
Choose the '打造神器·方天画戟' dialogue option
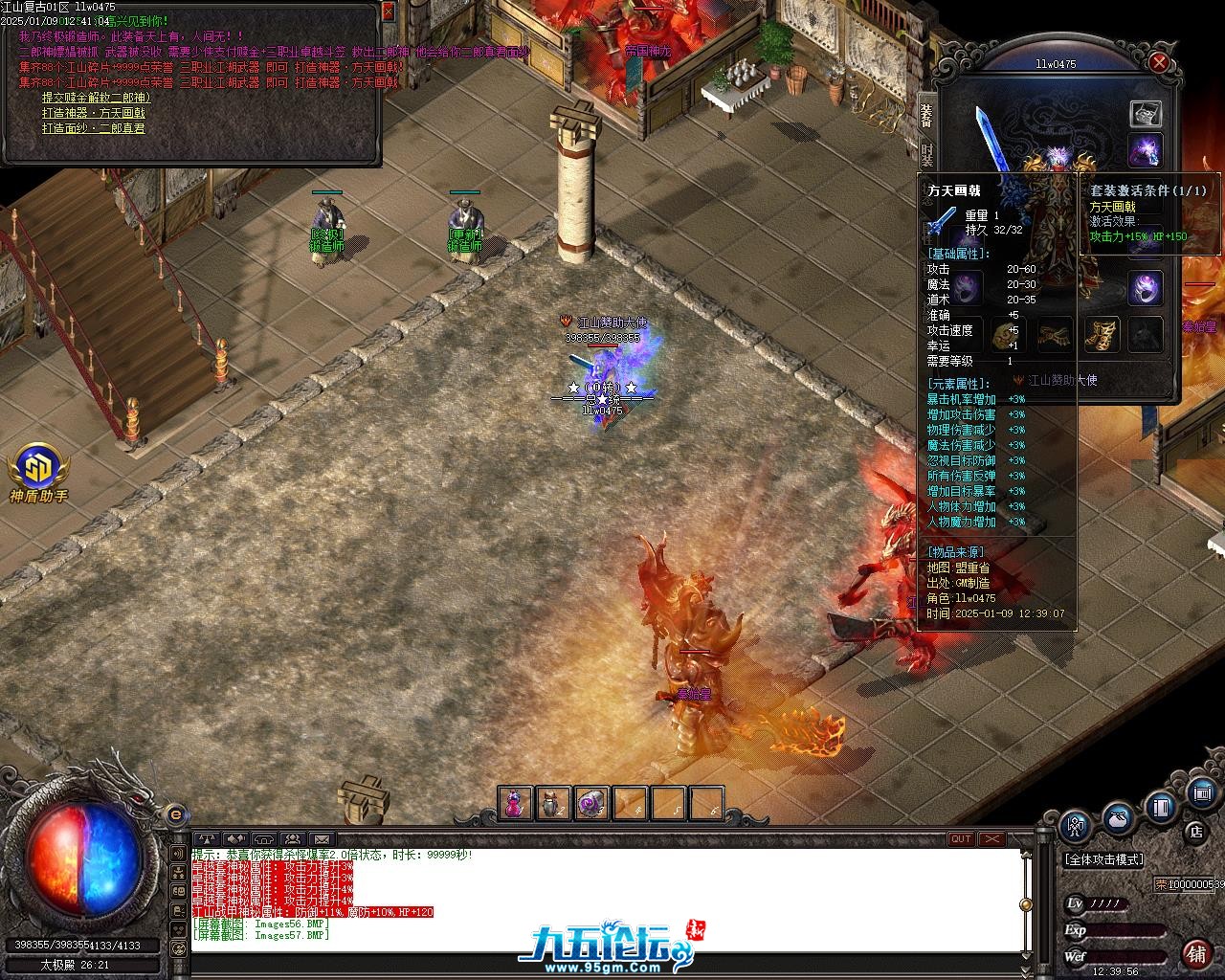(94, 113)
